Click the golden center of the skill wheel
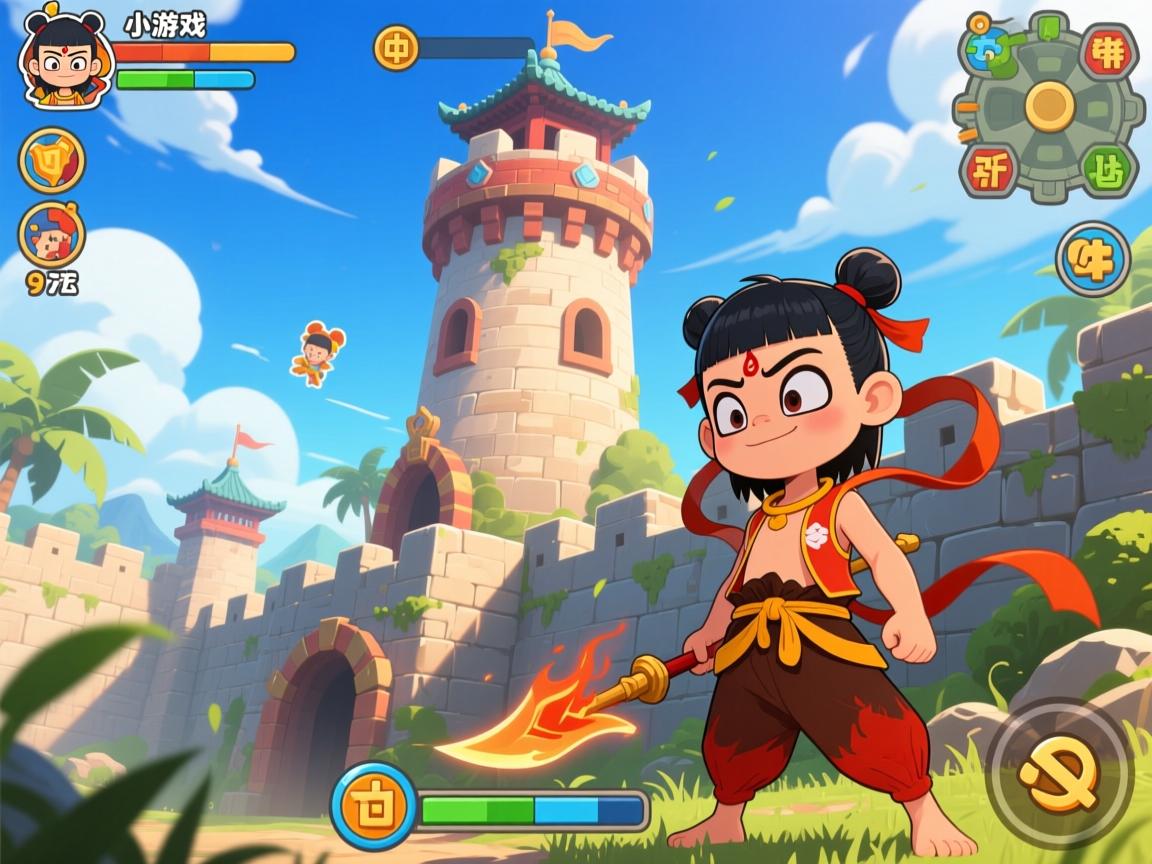This screenshot has width=1152, height=864. pyautogui.click(x=1048, y=104)
